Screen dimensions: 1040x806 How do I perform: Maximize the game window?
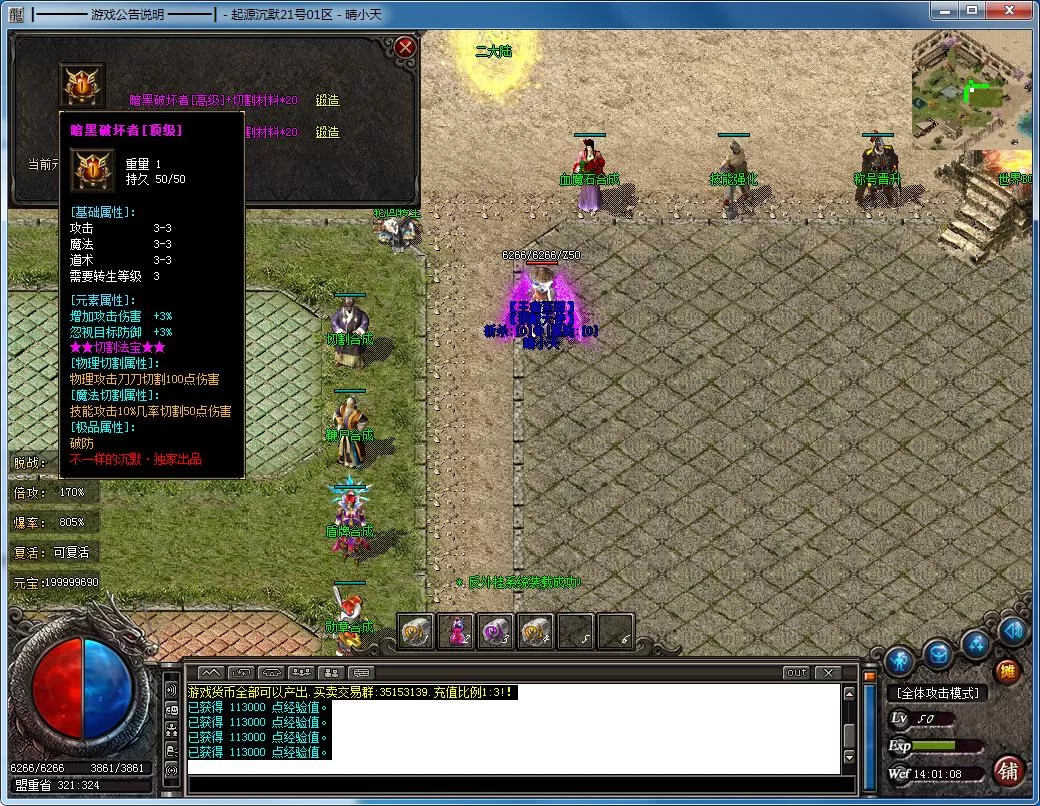pyautogui.click(x=970, y=9)
